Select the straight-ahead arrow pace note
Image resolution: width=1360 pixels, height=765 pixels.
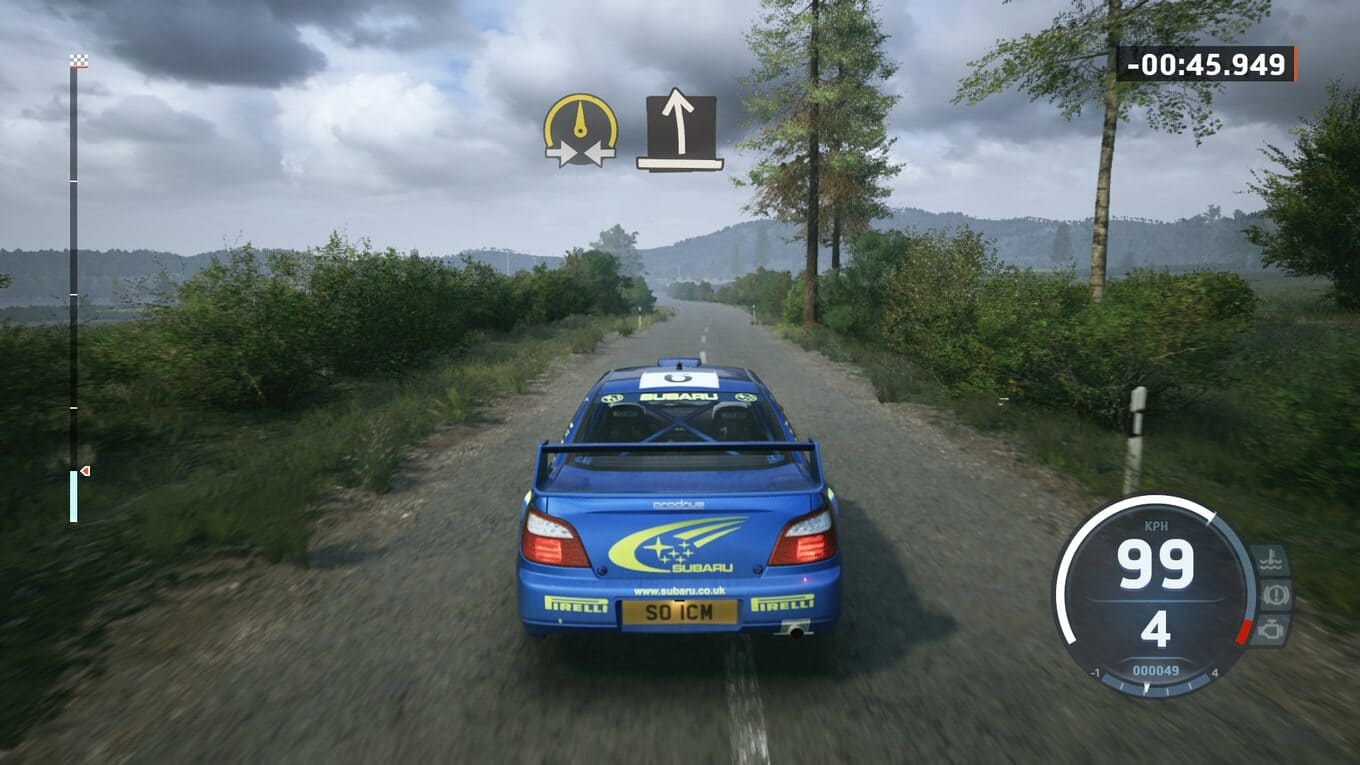(680, 132)
